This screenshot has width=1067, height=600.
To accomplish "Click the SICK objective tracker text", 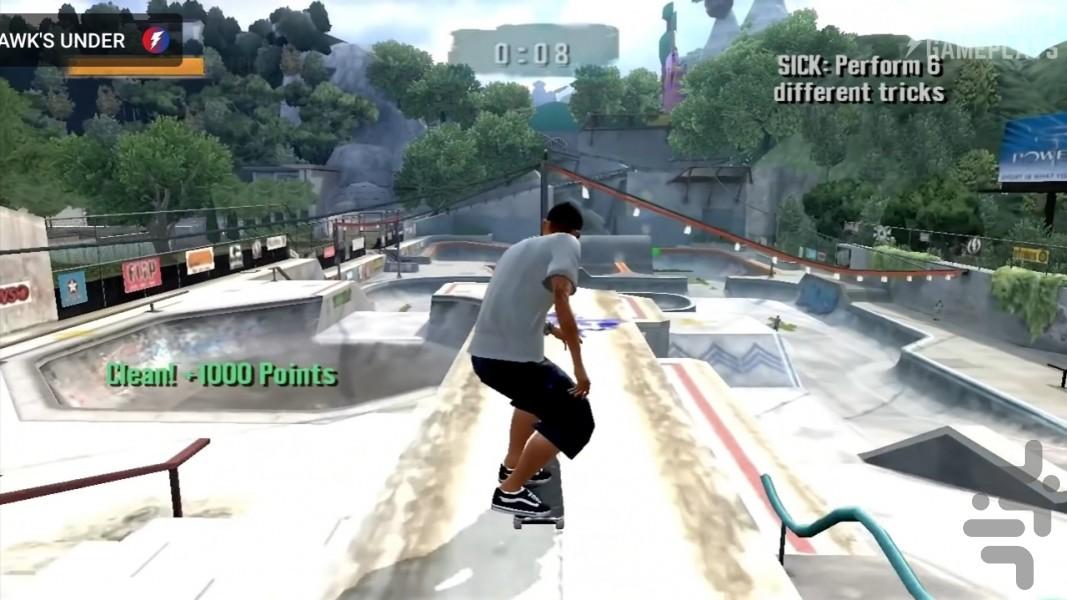I will pos(858,79).
